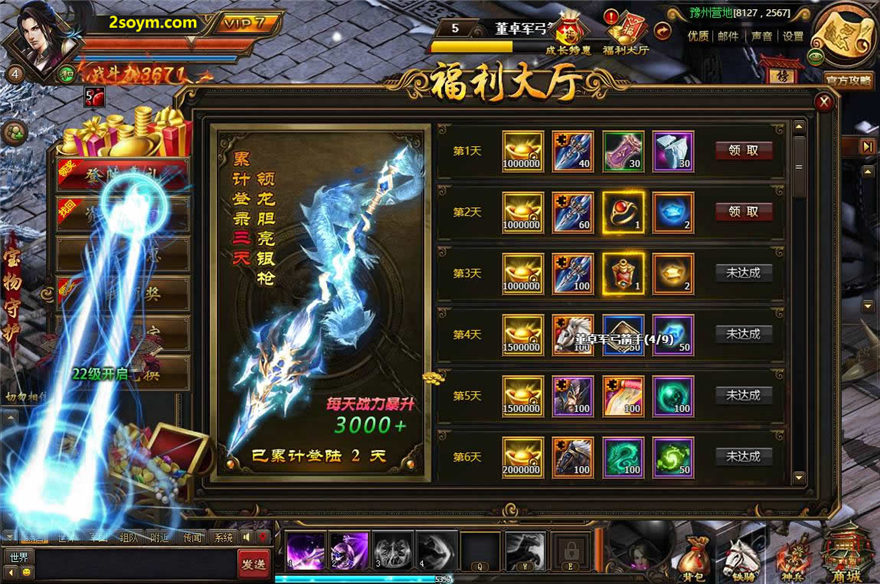The width and height of the screenshot is (880, 584).
Task: Open 设置 settings
Action: 793,36
